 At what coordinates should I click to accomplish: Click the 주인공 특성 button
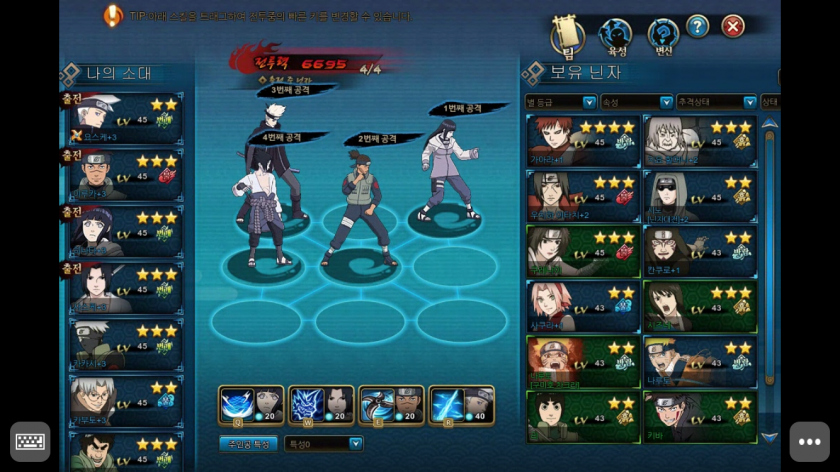248,443
